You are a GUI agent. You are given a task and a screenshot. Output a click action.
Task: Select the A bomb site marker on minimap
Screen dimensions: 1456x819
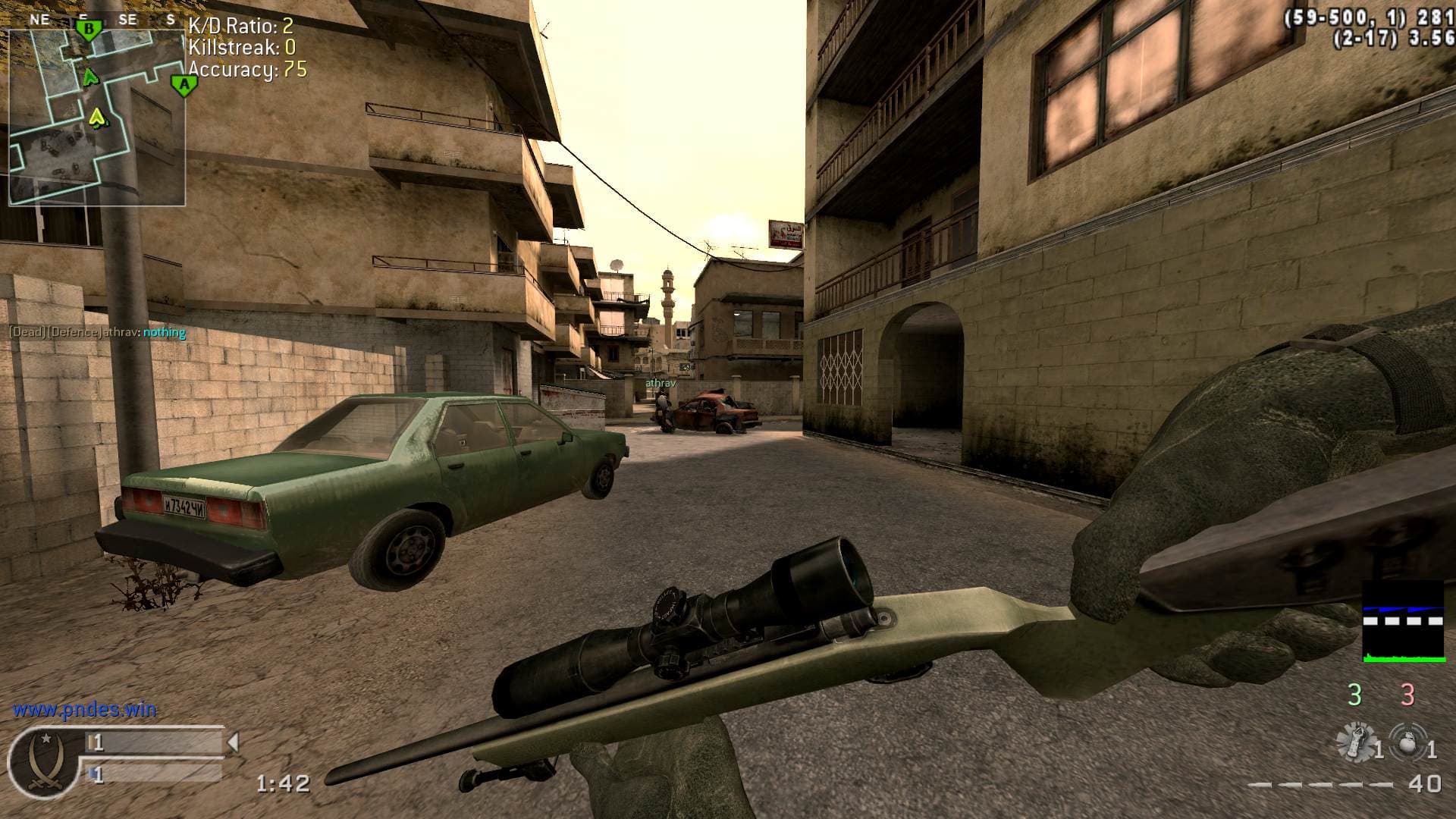[x=183, y=85]
